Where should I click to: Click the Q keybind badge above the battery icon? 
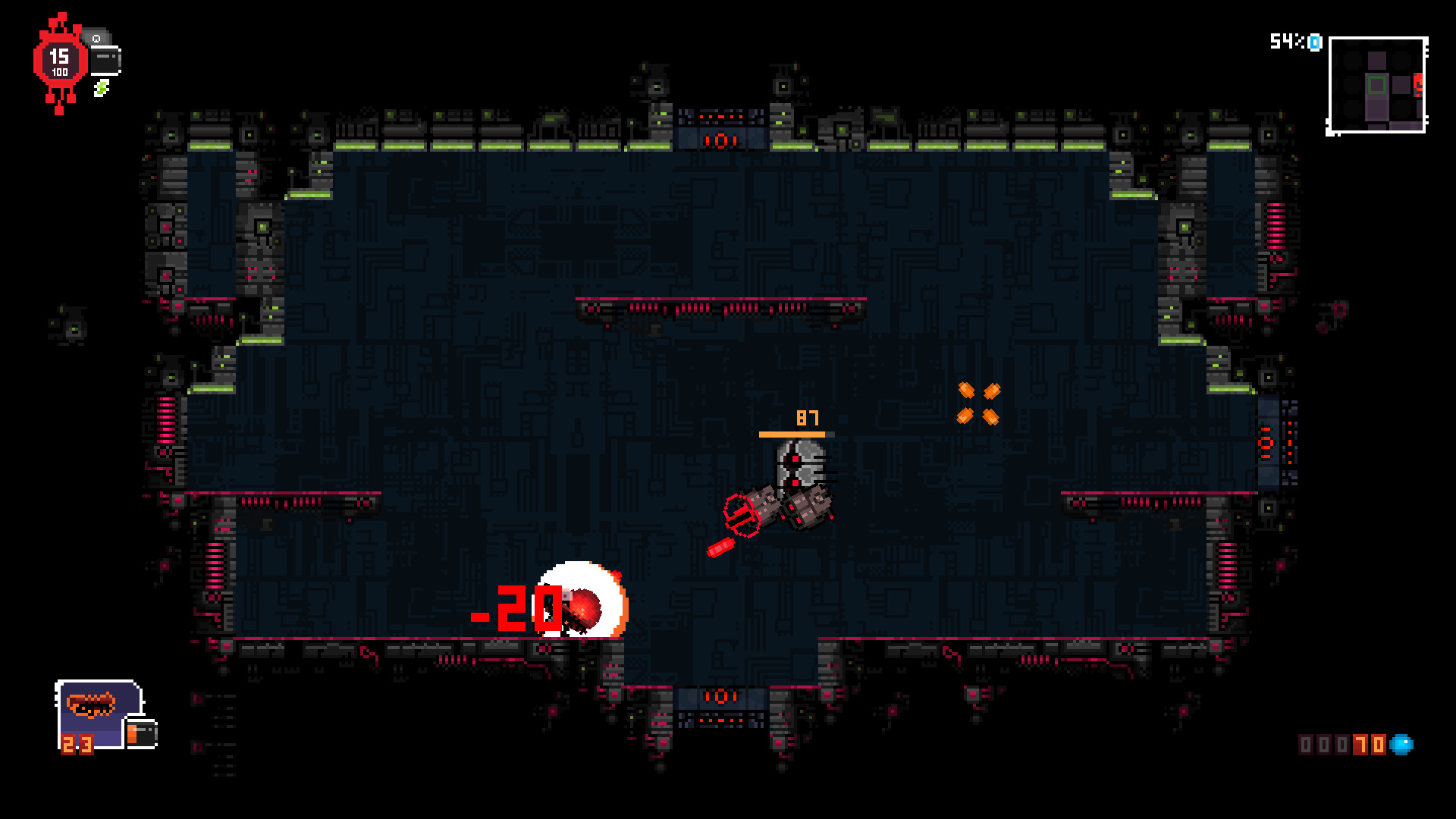tap(97, 39)
